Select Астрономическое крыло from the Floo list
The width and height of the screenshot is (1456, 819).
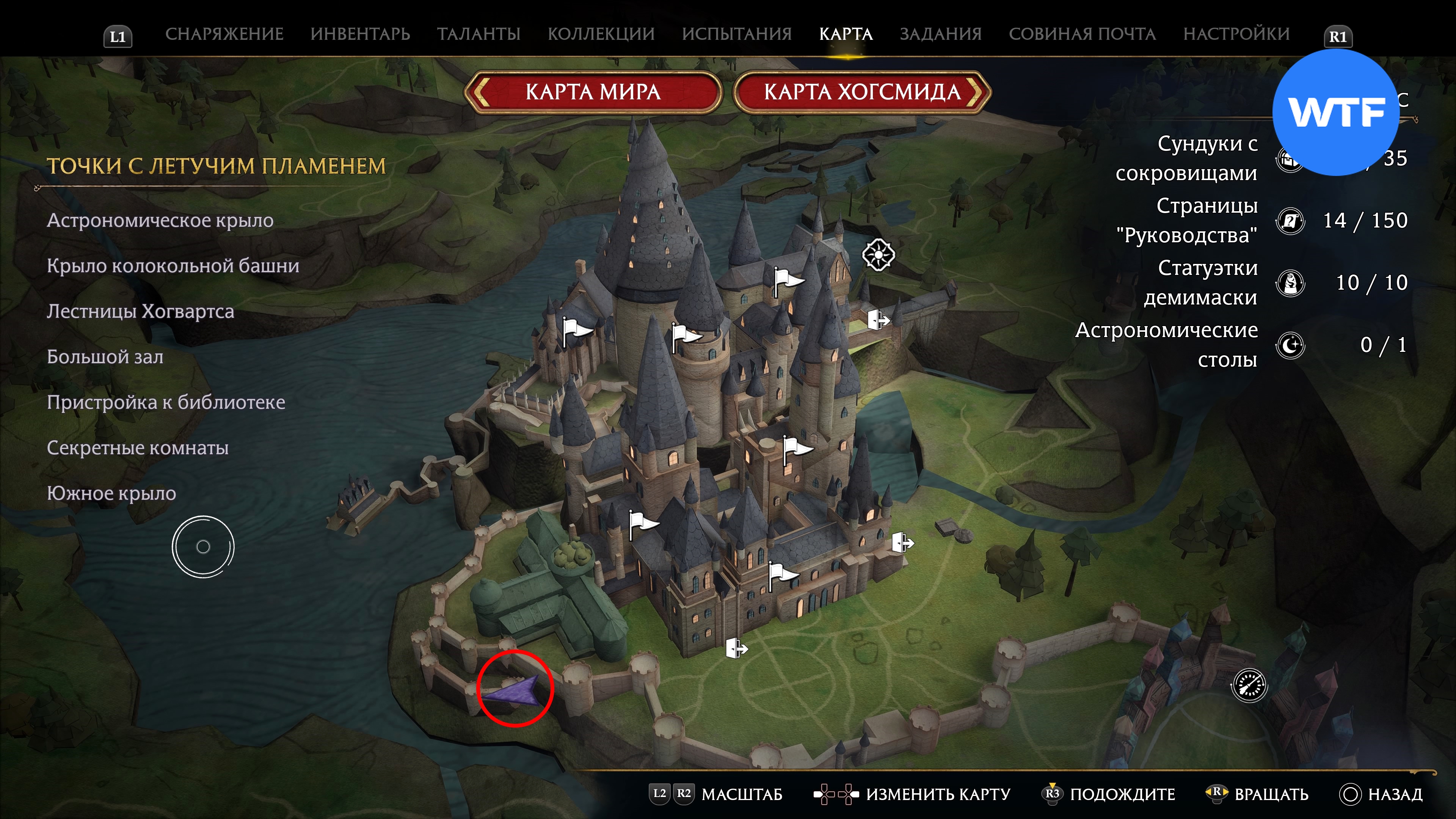point(160,220)
